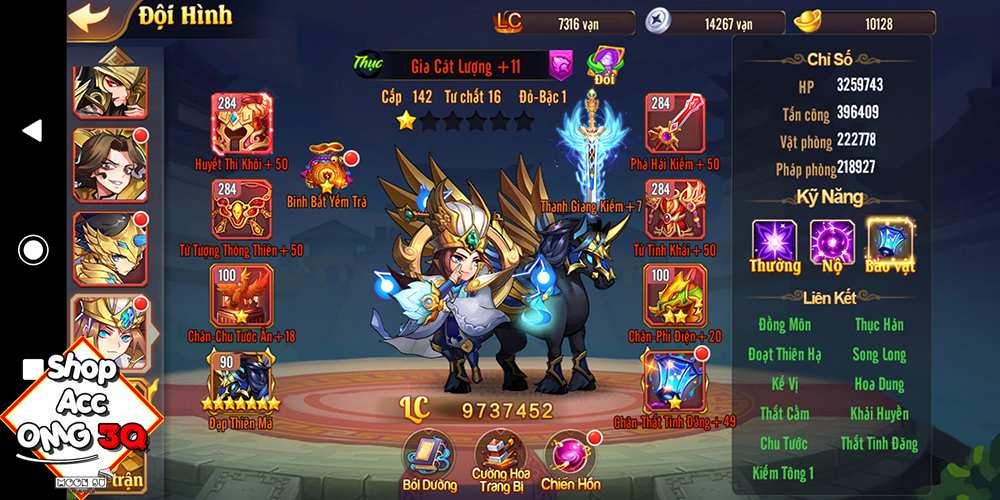Open Cường Hóa Trang Bị equipment upgrade
The image size is (1000, 500).
click(500, 453)
